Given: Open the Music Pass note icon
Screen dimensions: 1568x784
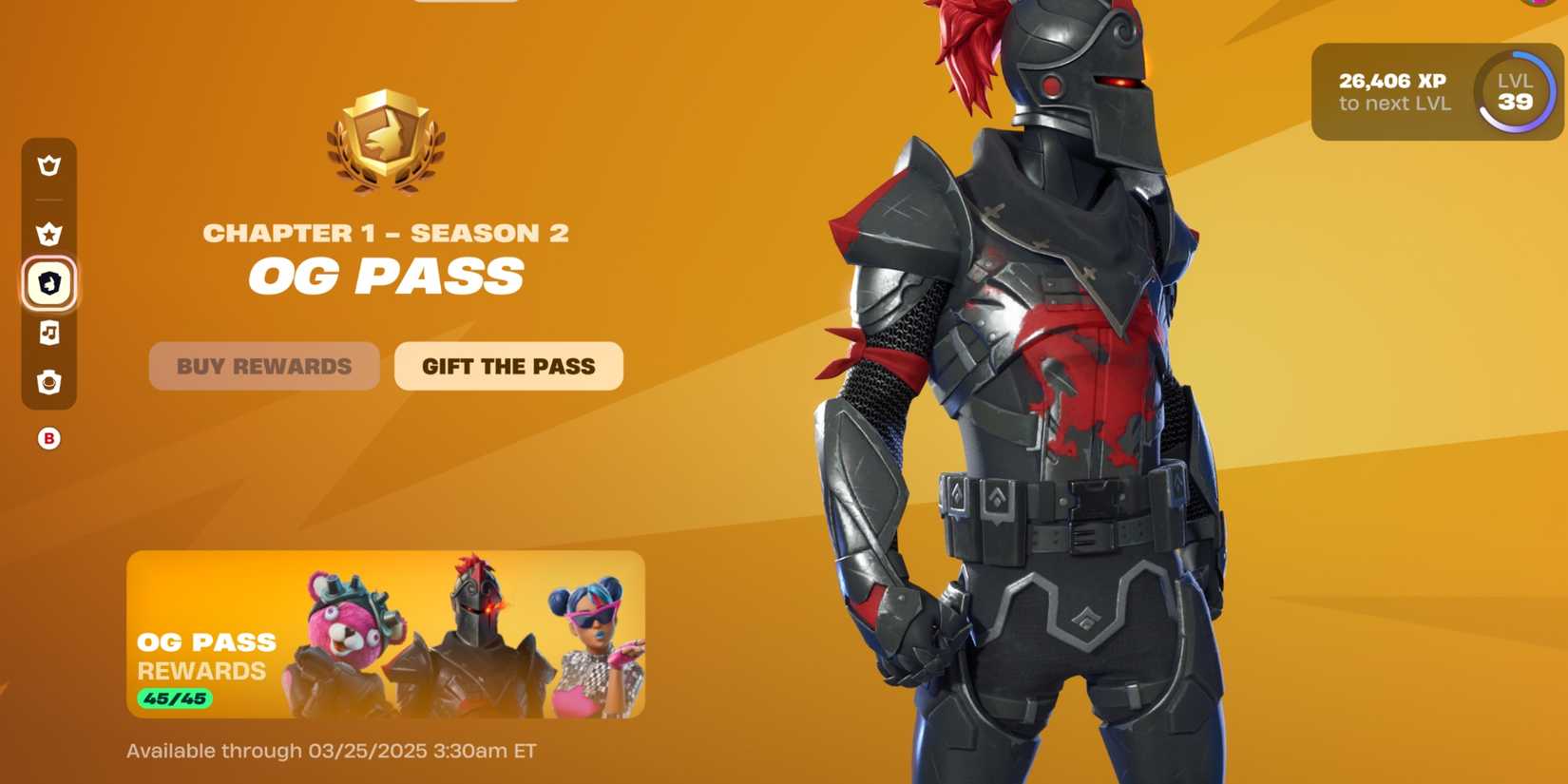Looking at the screenshot, I should coord(48,335).
